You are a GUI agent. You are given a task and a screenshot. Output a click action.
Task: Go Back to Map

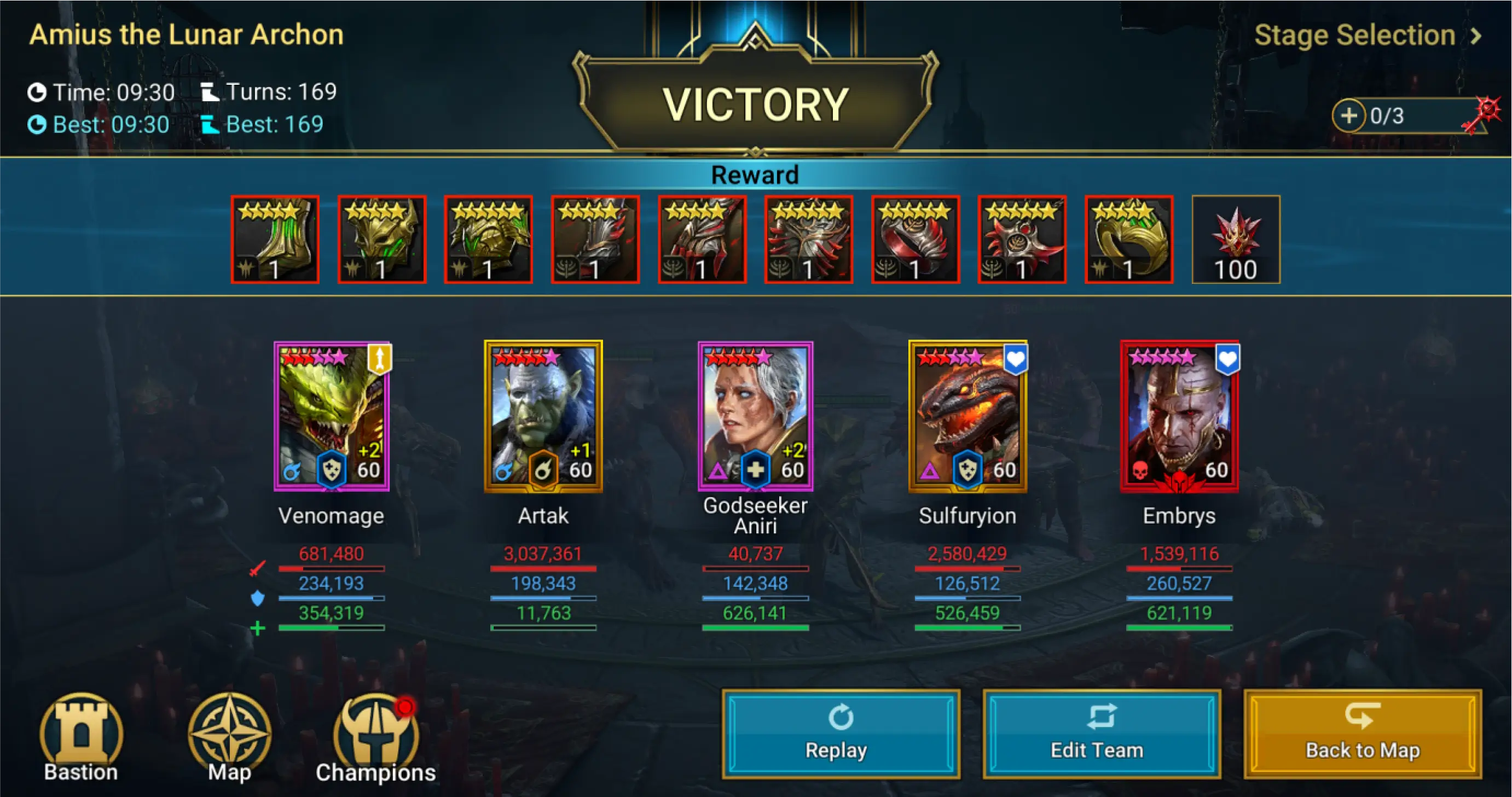pos(1362,734)
